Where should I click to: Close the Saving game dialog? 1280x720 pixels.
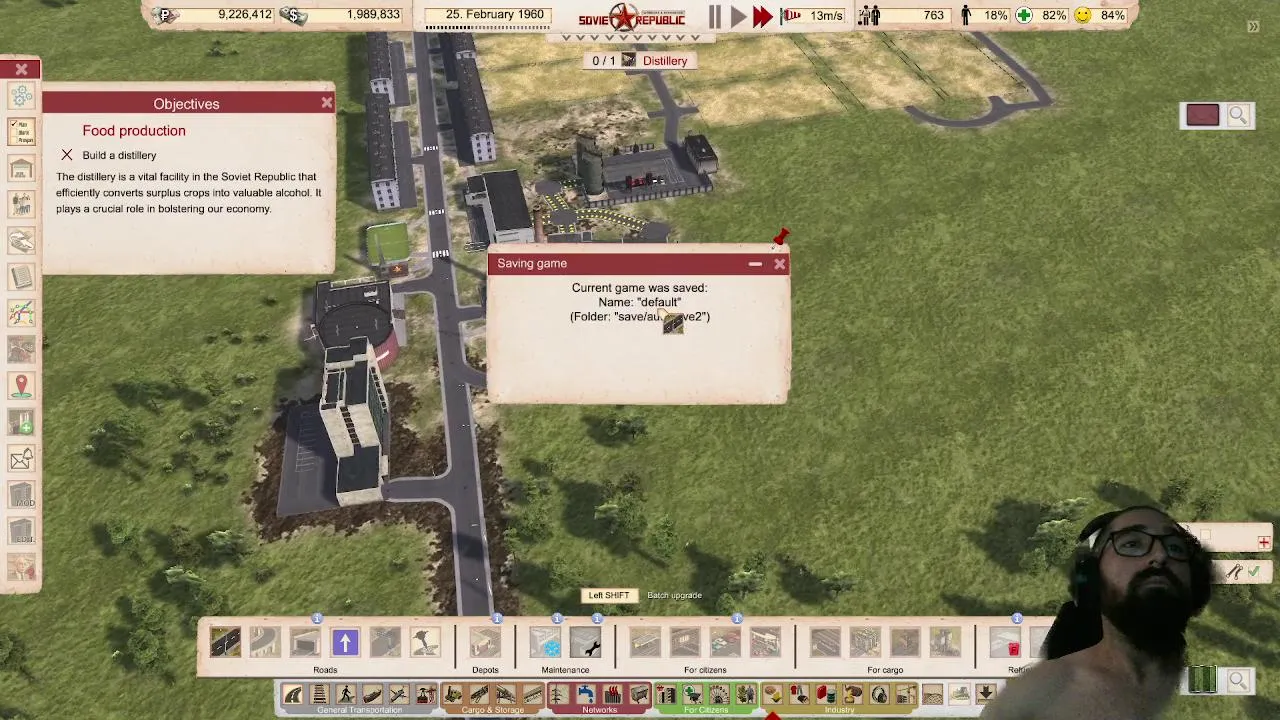point(780,264)
